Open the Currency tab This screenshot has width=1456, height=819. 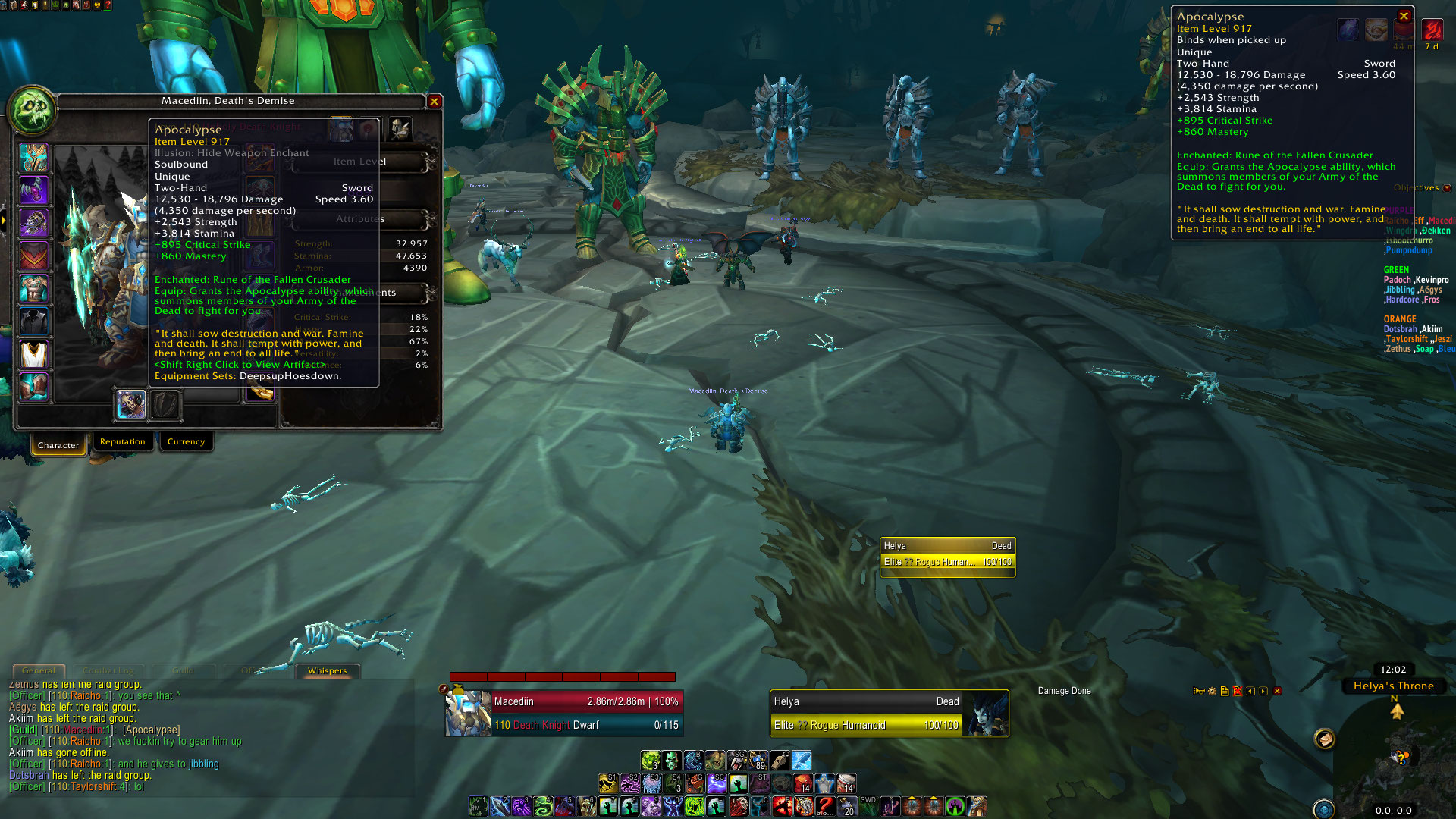click(x=186, y=441)
